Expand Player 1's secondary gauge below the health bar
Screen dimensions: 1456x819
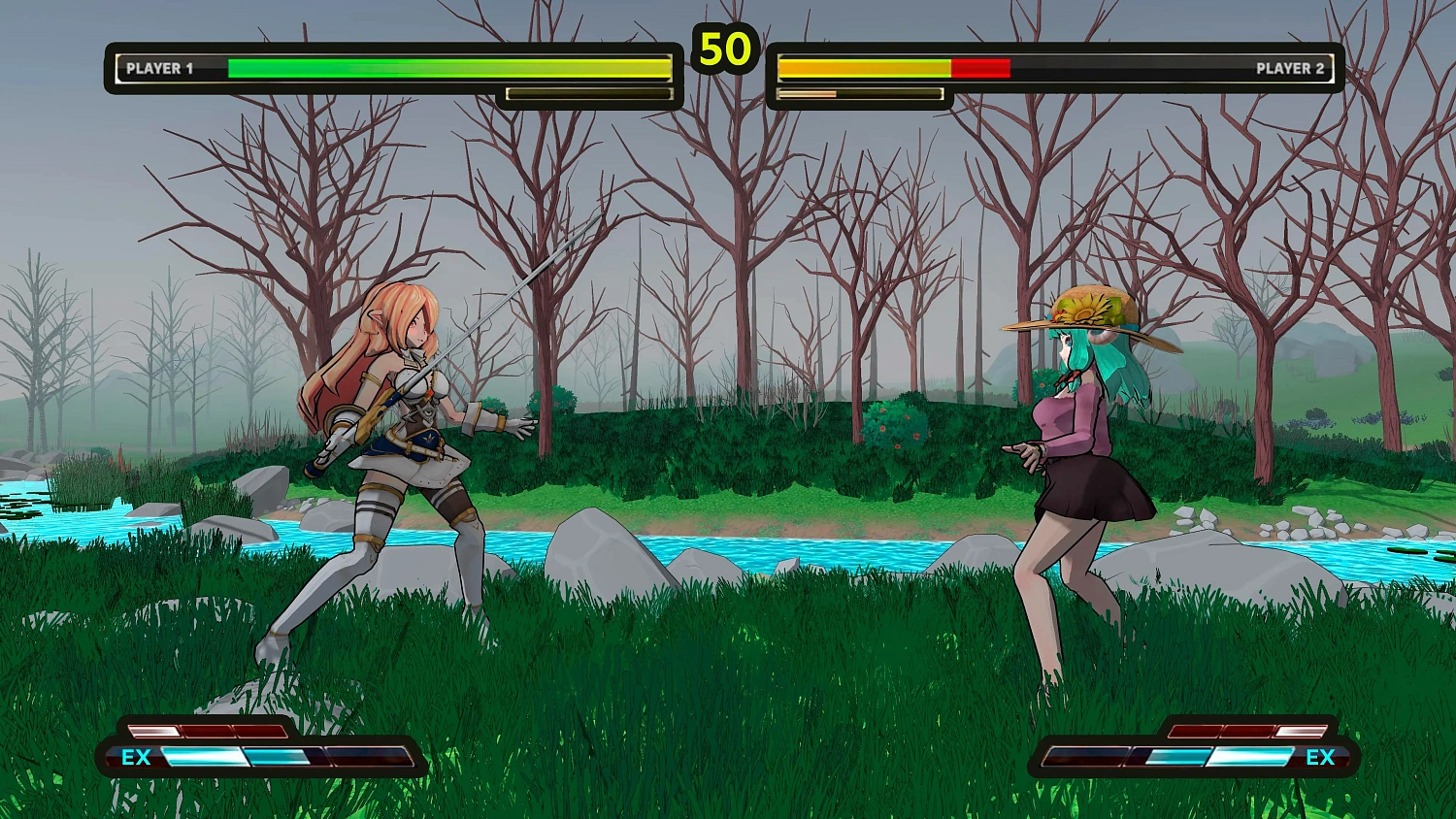tap(589, 92)
